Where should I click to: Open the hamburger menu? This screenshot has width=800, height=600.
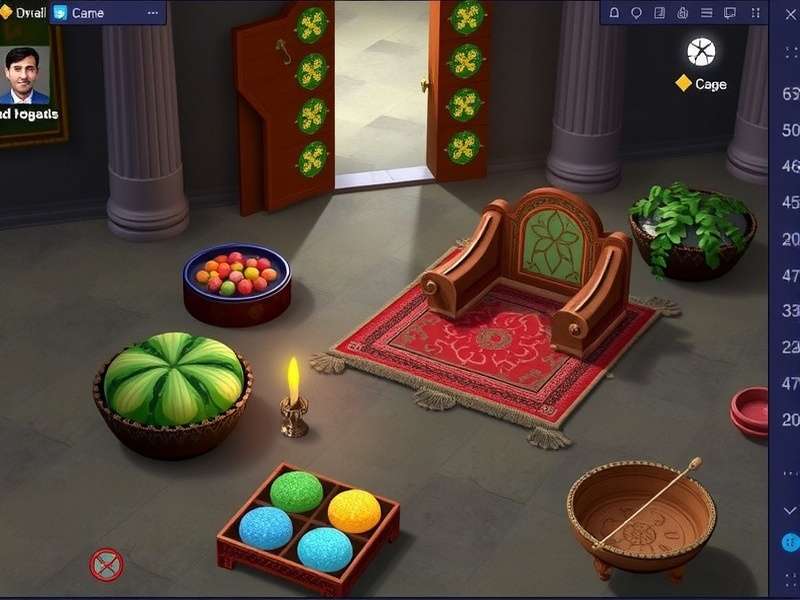pos(706,13)
